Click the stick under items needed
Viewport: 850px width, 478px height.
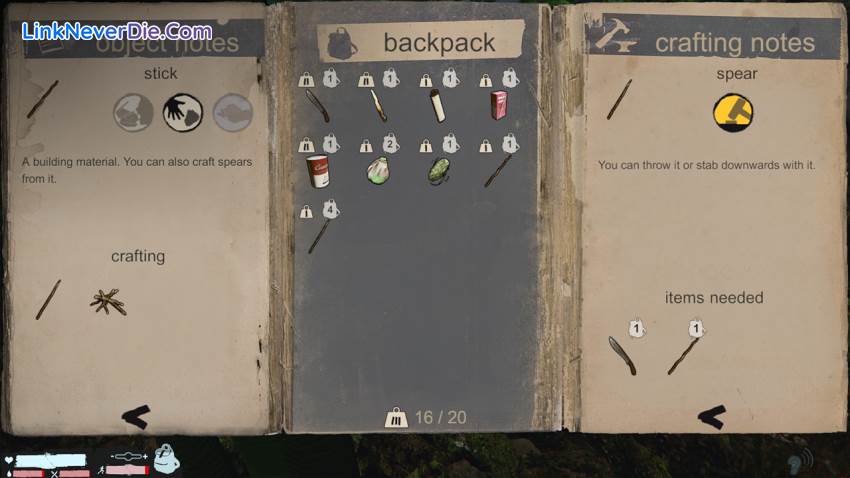click(x=682, y=355)
